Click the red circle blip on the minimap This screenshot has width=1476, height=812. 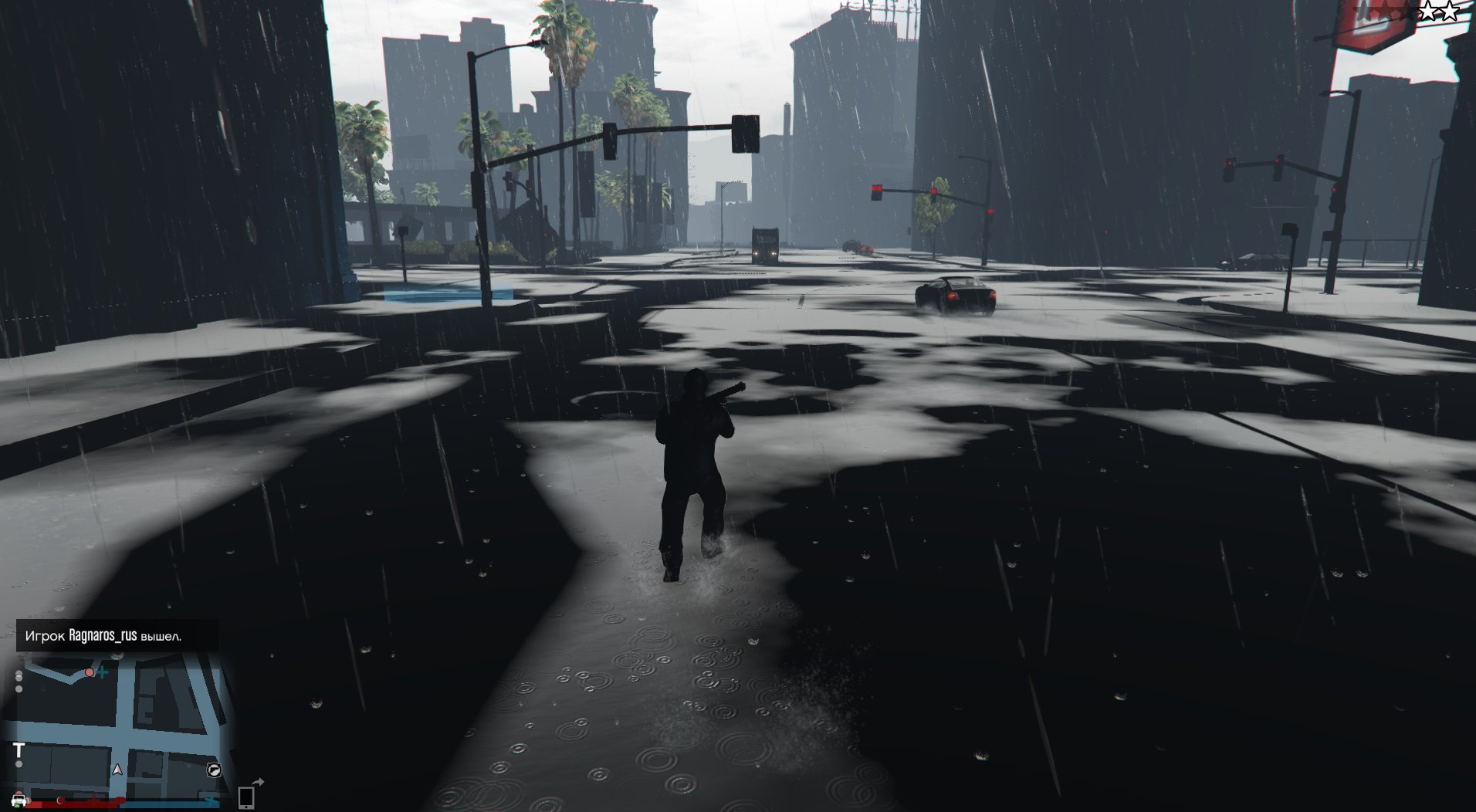(90, 673)
